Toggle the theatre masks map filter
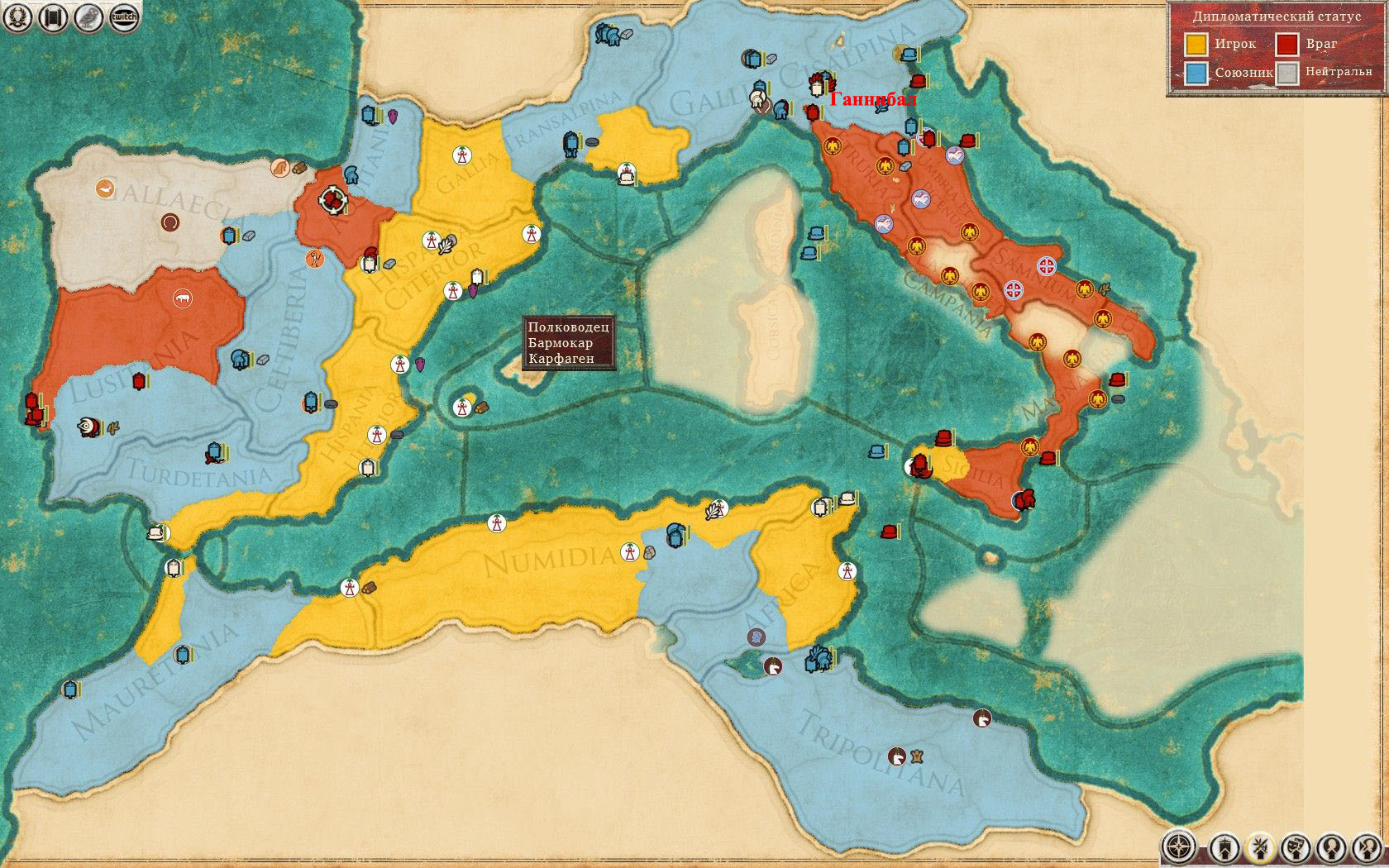Image resolution: width=1389 pixels, height=868 pixels. click(1296, 847)
